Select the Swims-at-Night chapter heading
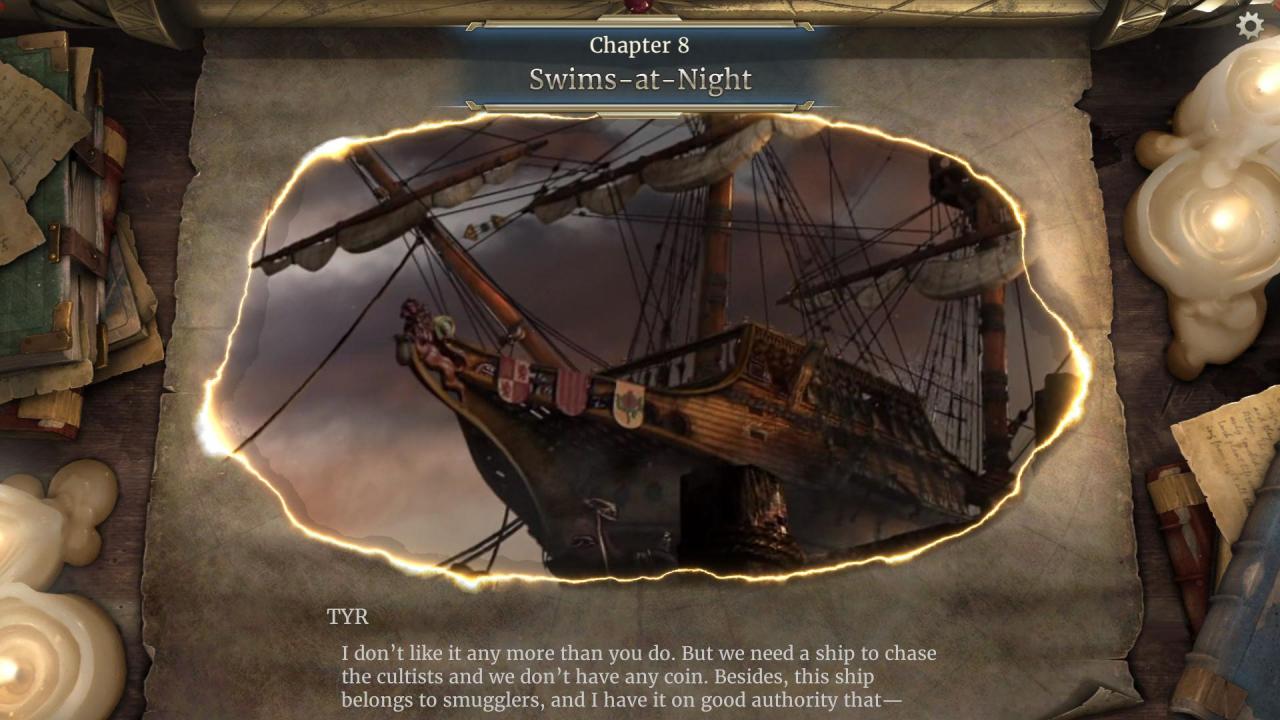Viewport: 1280px width, 720px height. 640,80
